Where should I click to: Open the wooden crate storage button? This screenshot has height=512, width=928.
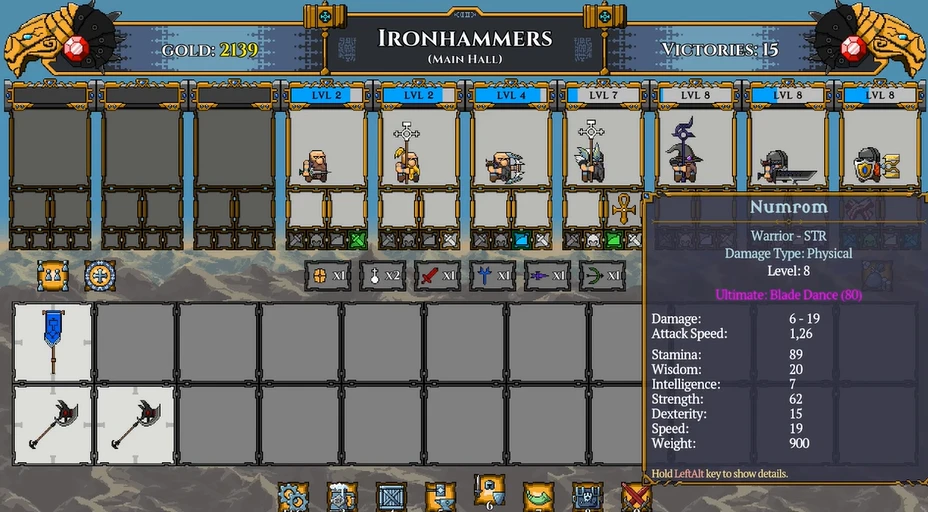[x=391, y=496]
